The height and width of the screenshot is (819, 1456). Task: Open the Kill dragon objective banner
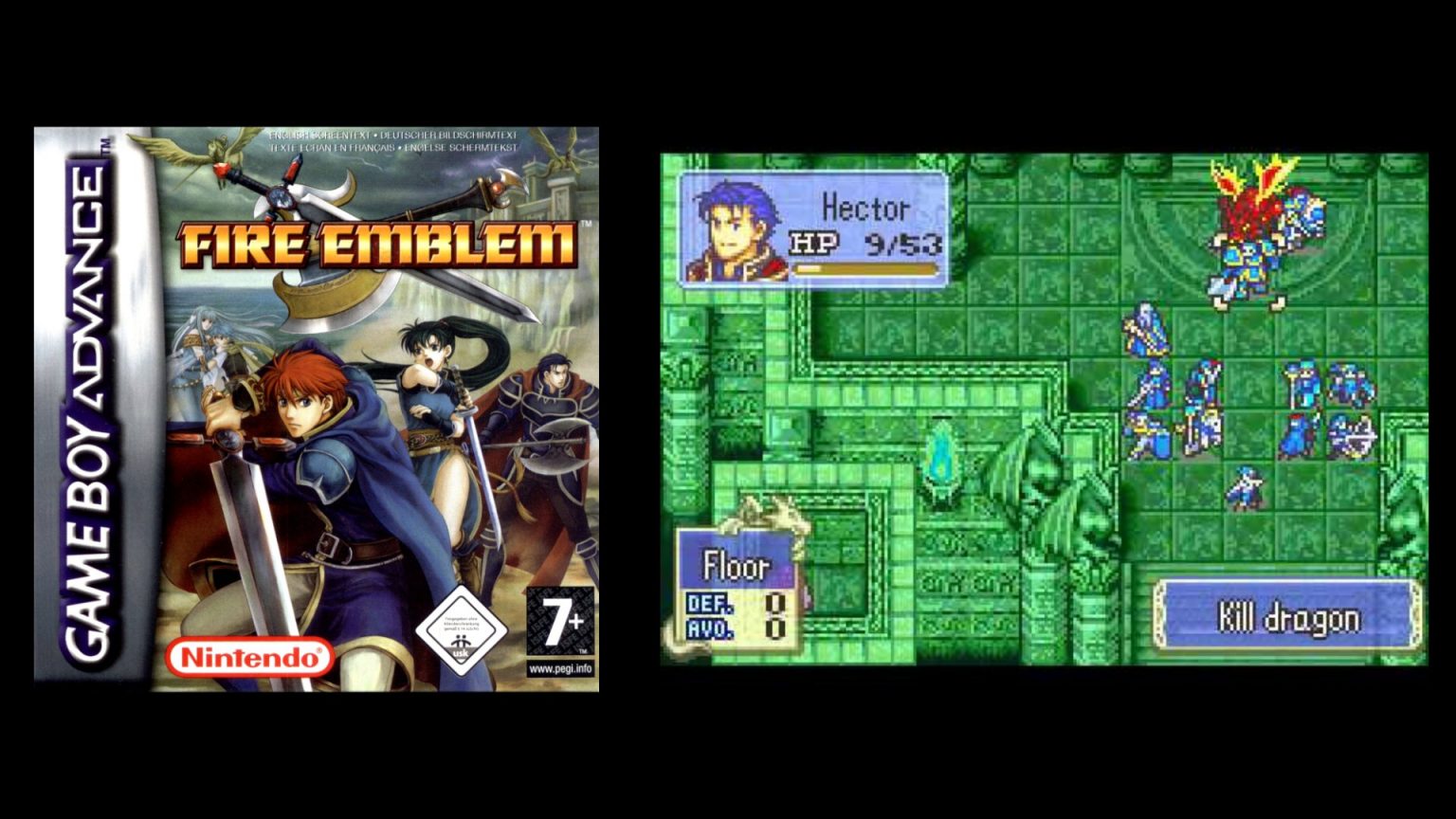pyautogui.click(x=1289, y=617)
